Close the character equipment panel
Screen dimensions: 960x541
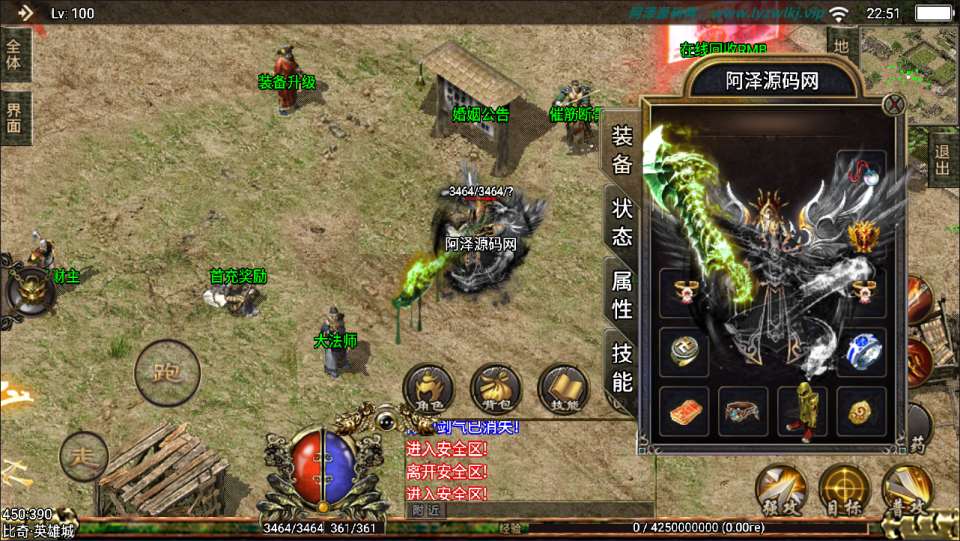[x=895, y=104]
